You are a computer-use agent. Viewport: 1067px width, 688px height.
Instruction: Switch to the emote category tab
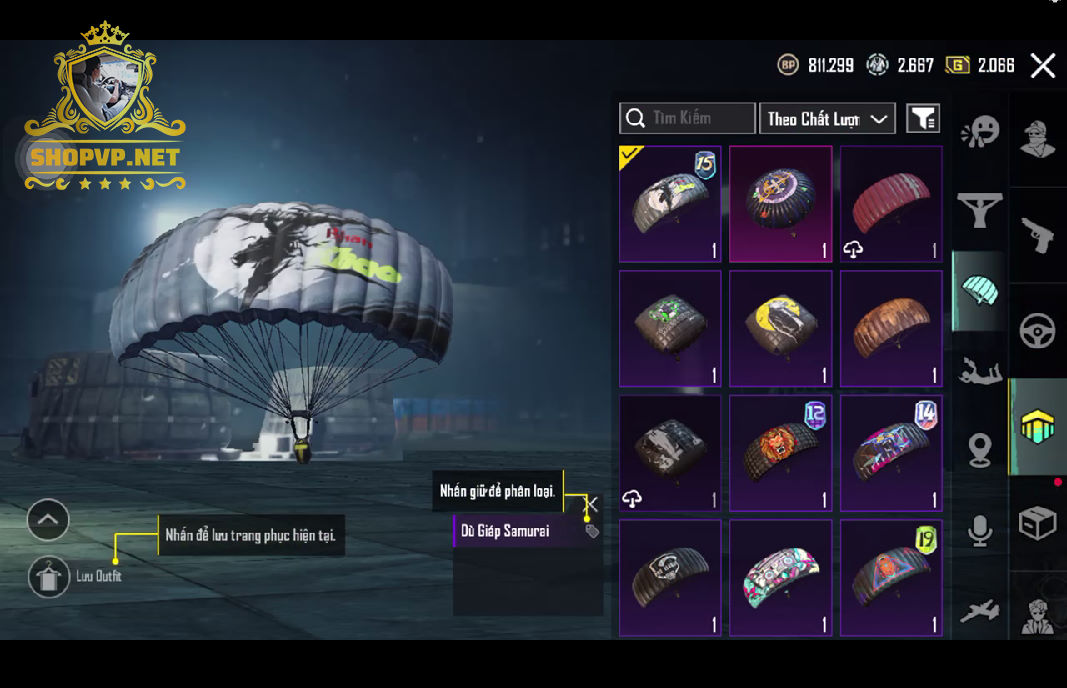[x=980, y=132]
